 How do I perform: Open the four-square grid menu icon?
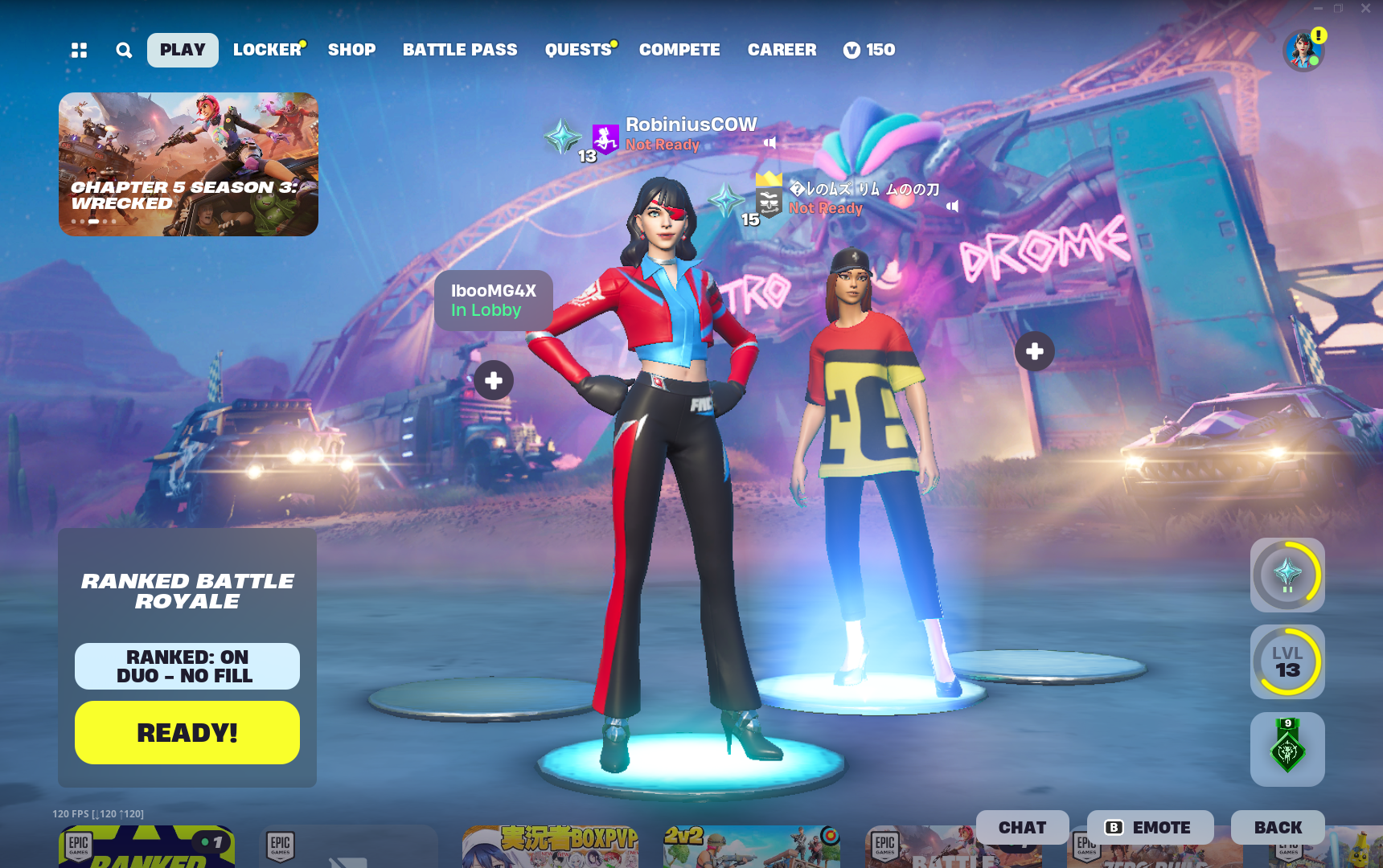click(79, 51)
